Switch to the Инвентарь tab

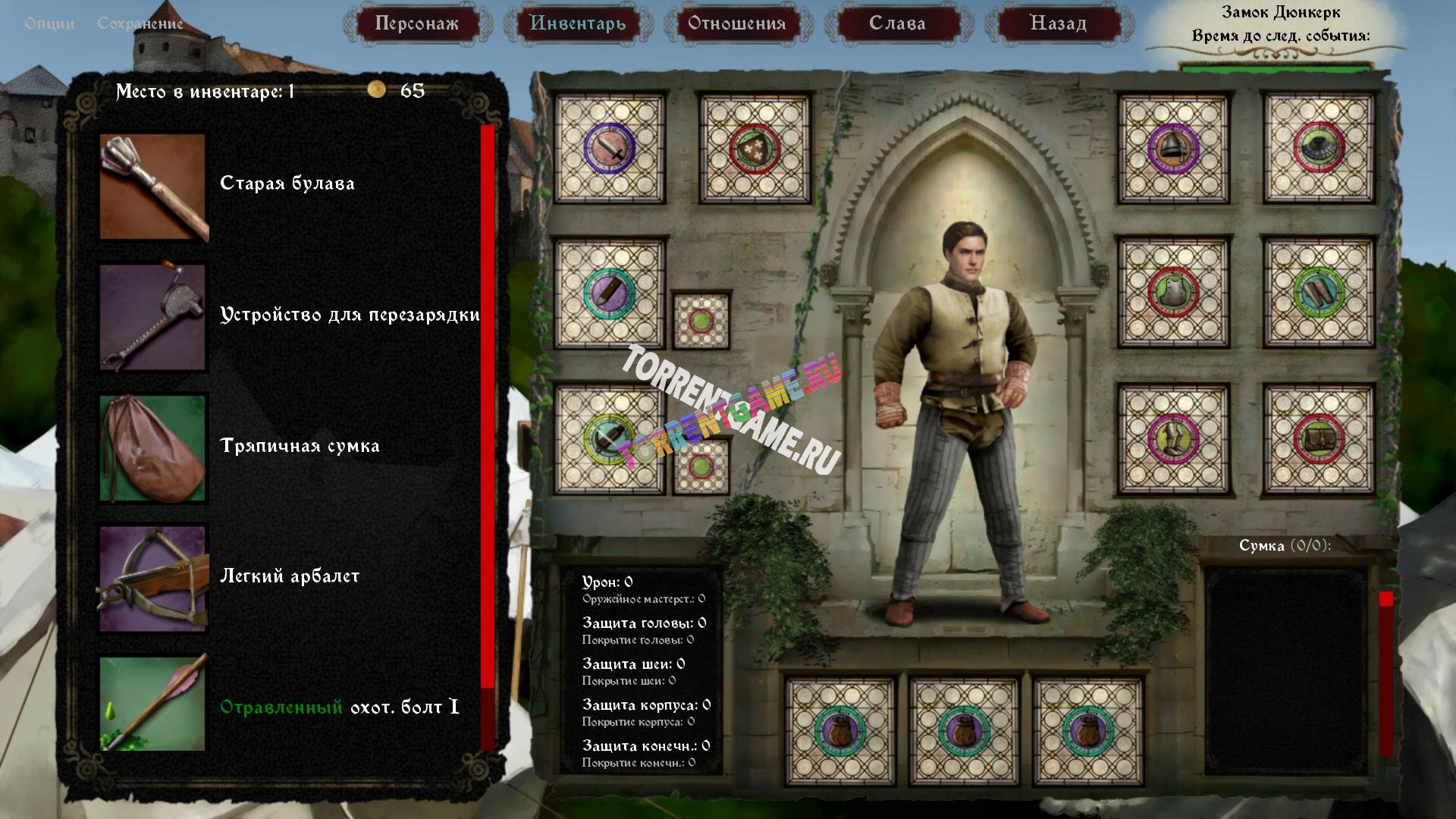click(x=577, y=24)
